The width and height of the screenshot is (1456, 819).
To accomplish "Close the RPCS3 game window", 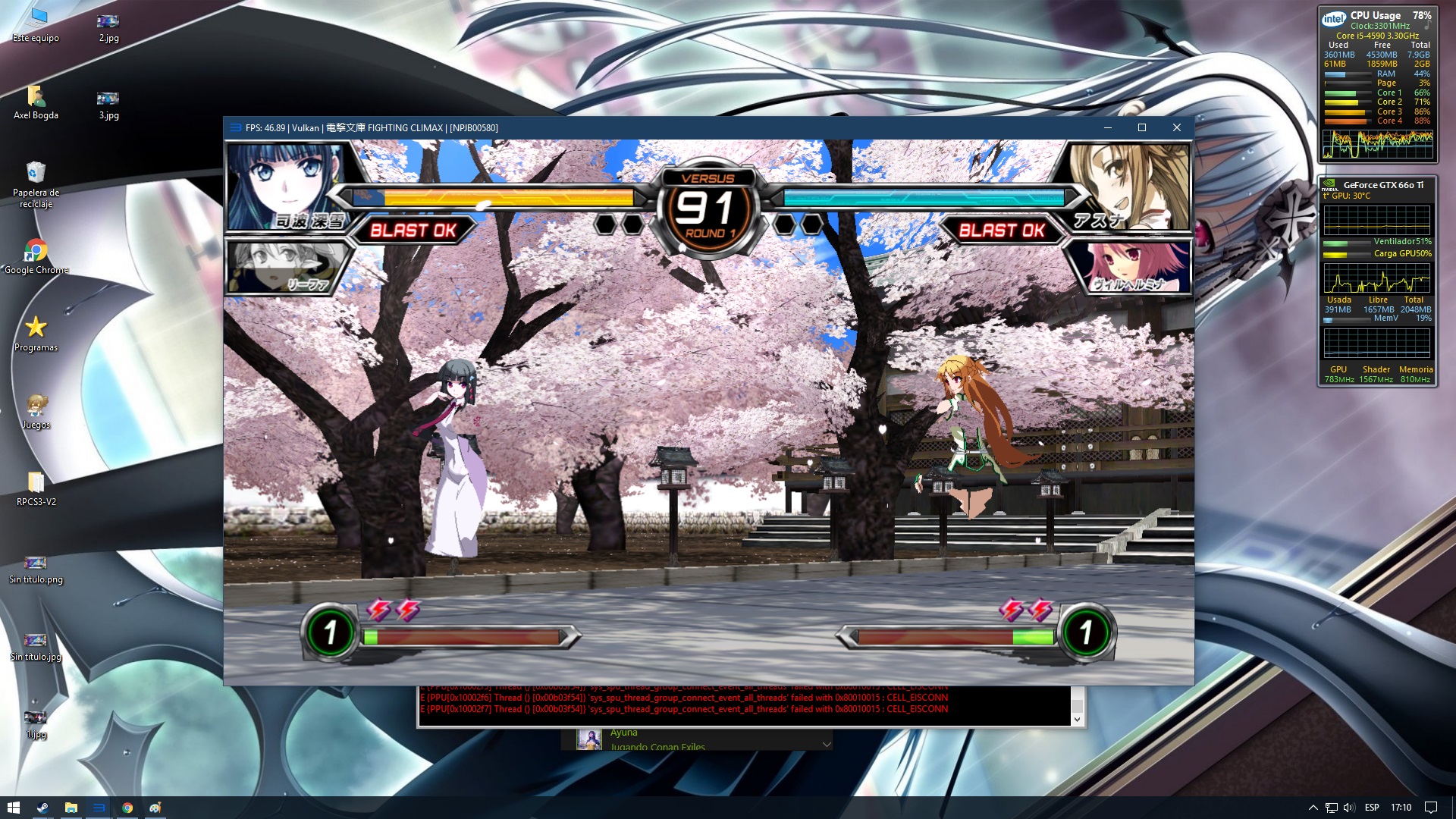I will 1176,127.
